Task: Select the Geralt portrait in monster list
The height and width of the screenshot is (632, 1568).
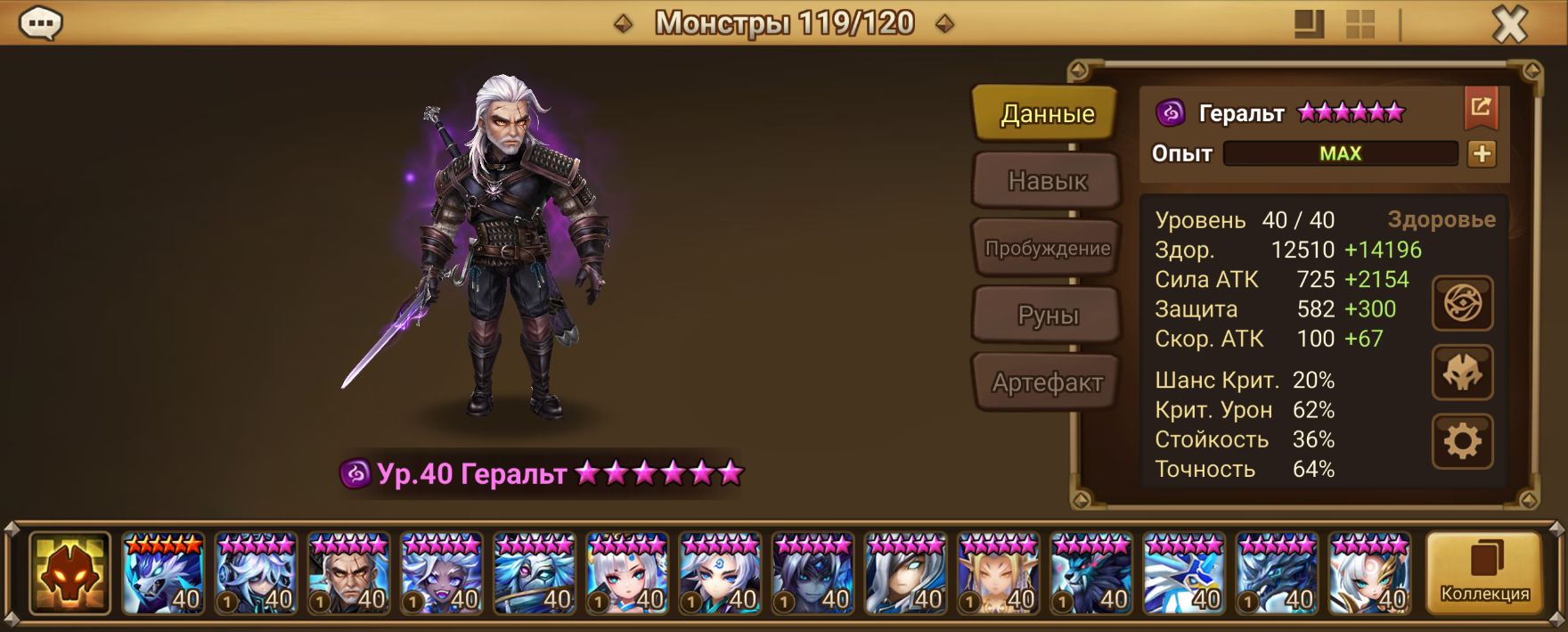Action: coord(347,575)
